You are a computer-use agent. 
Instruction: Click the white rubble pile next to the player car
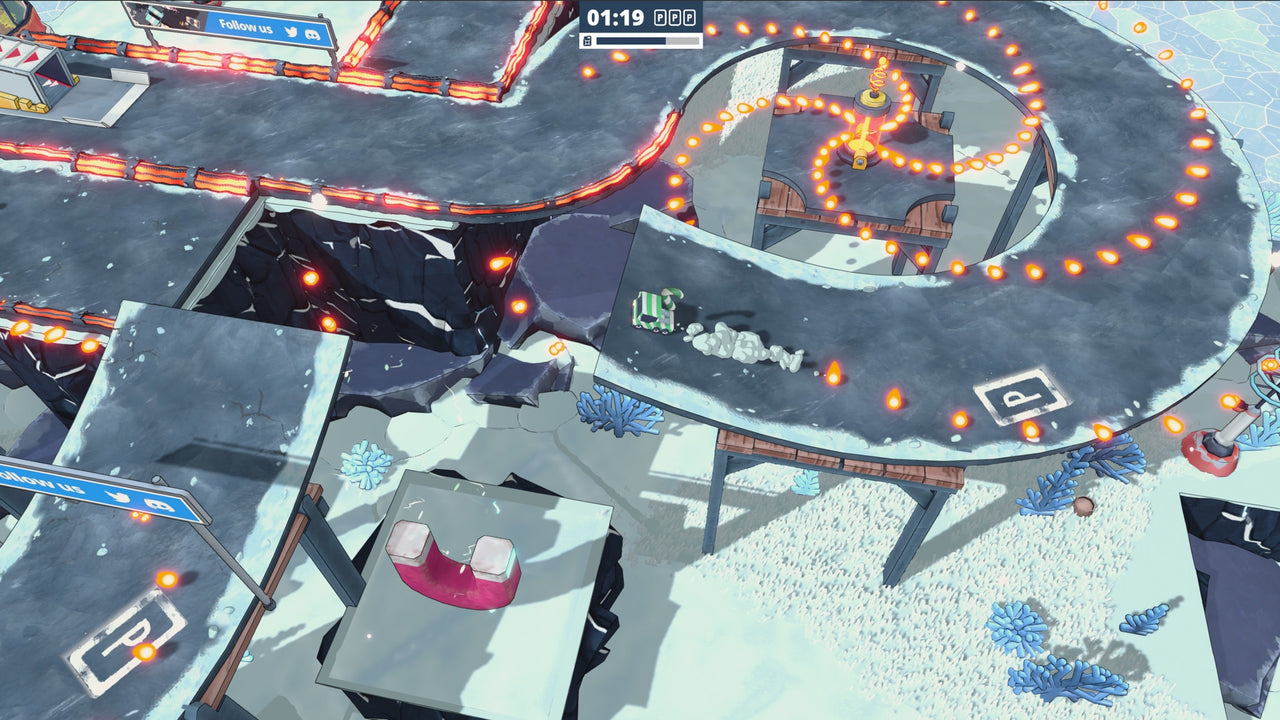click(735, 345)
